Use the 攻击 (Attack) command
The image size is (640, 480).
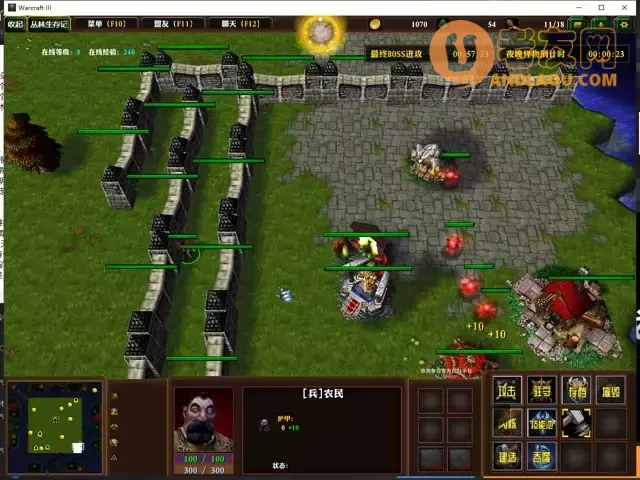tap(506, 390)
